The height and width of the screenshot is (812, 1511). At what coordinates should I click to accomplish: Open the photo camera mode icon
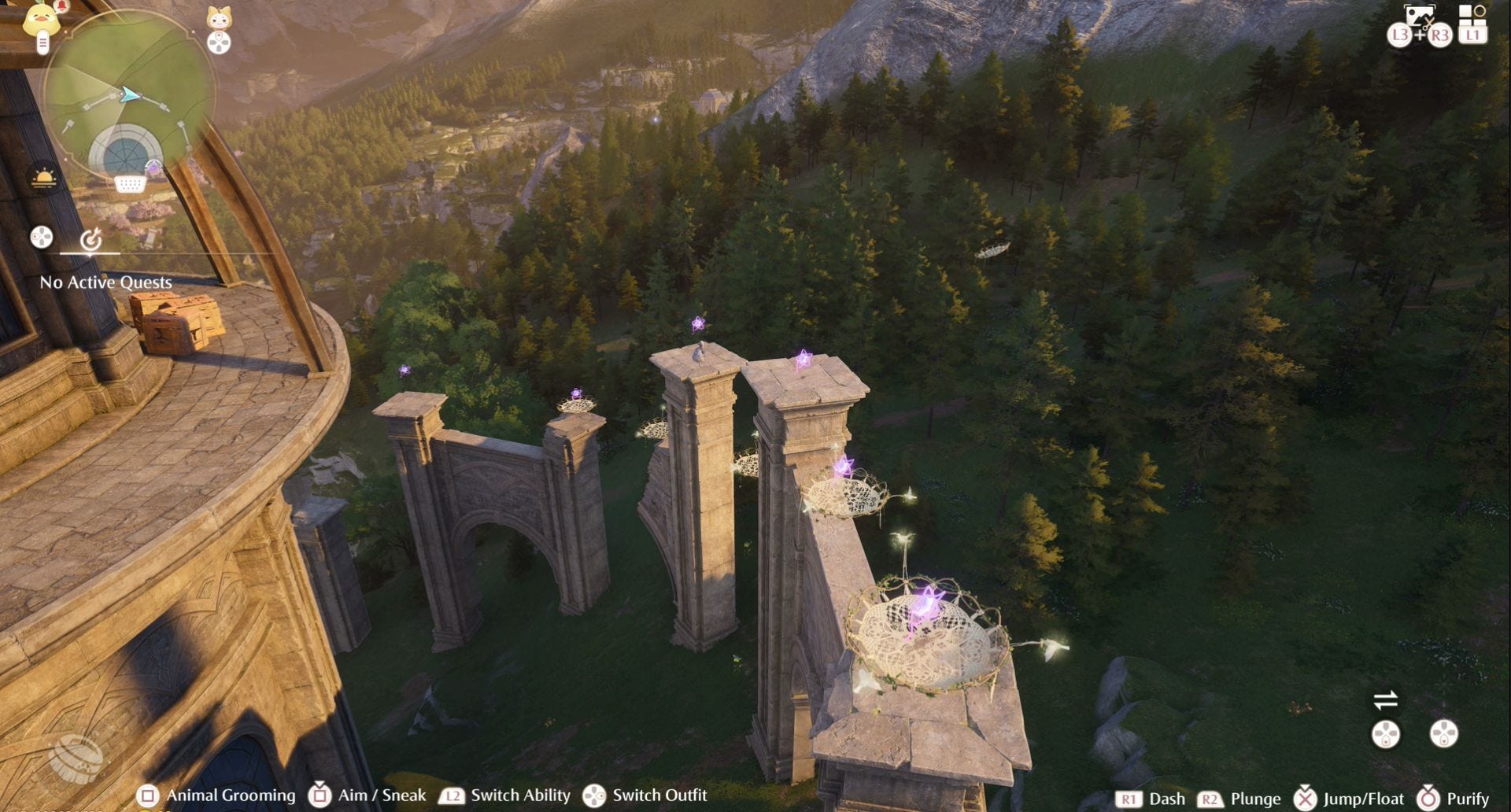point(1420,16)
